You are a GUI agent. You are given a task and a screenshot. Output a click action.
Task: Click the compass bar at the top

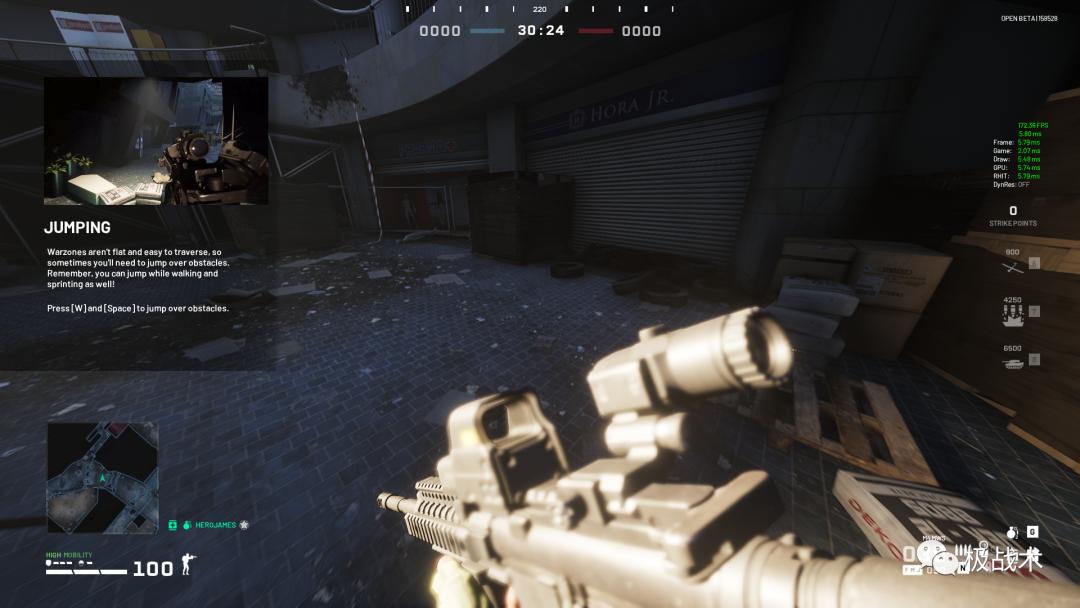pos(540,9)
